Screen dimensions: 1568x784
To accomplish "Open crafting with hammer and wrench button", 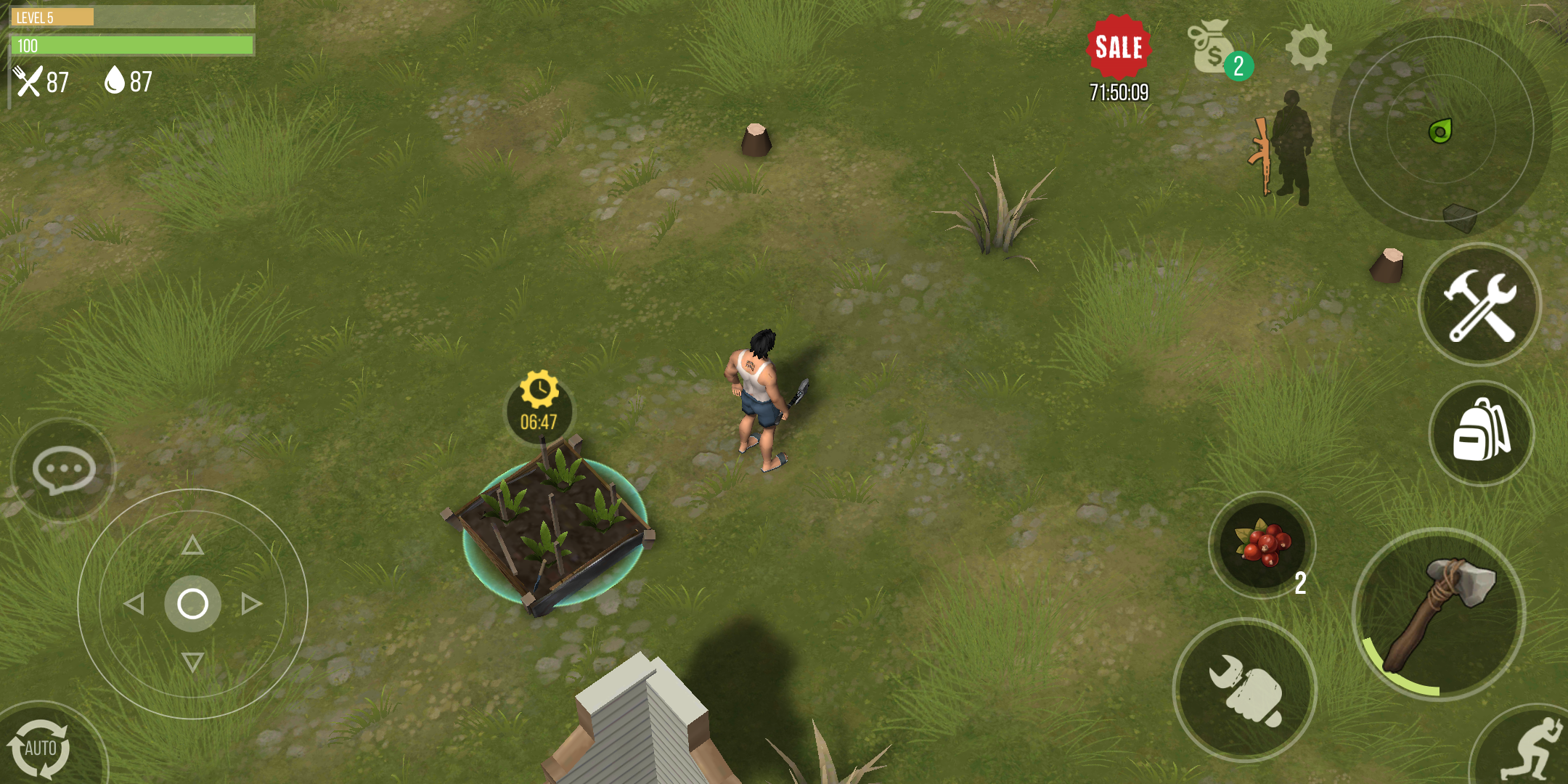I will (x=1479, y=305).
